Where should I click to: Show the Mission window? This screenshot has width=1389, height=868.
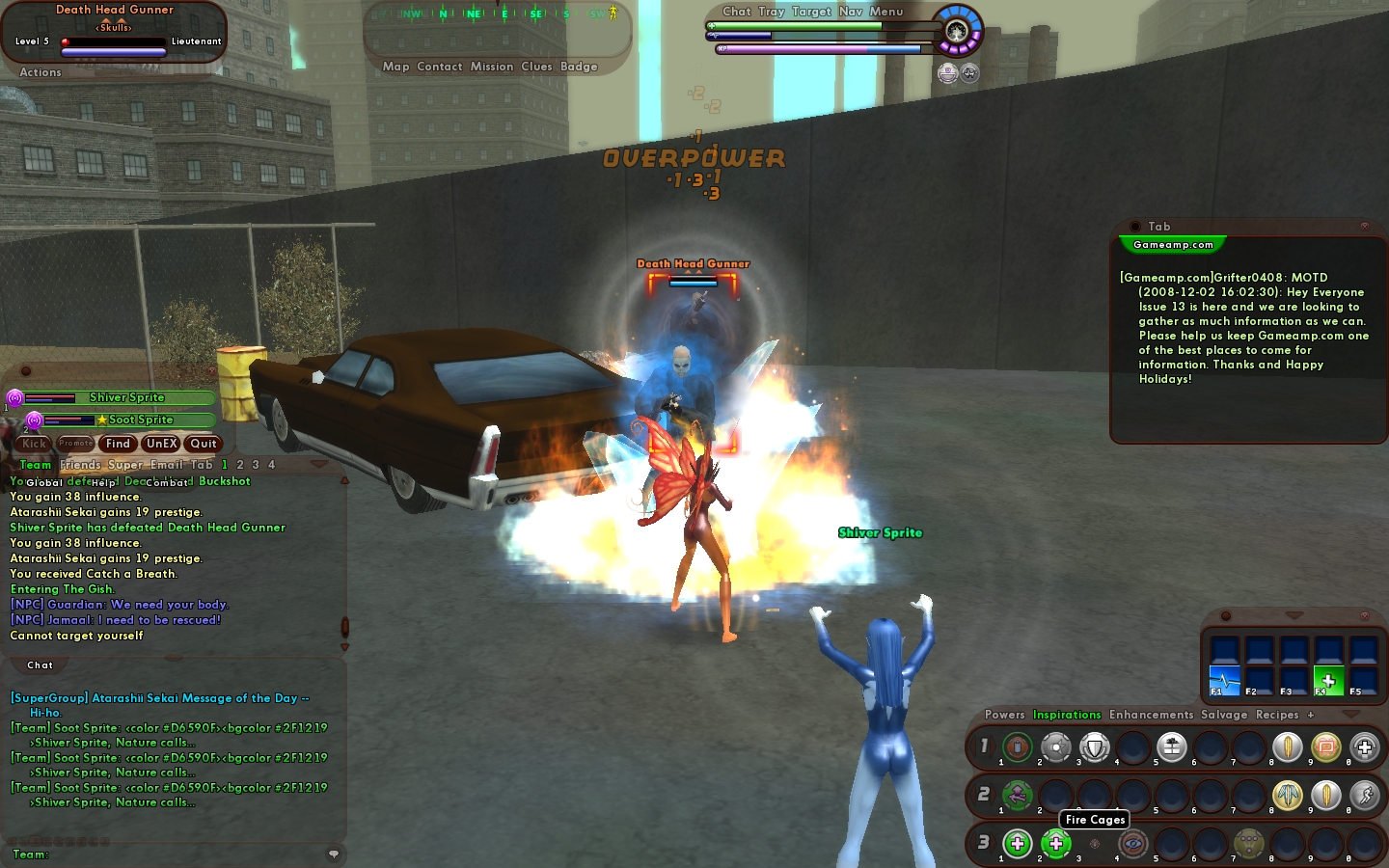coord(492,67)
